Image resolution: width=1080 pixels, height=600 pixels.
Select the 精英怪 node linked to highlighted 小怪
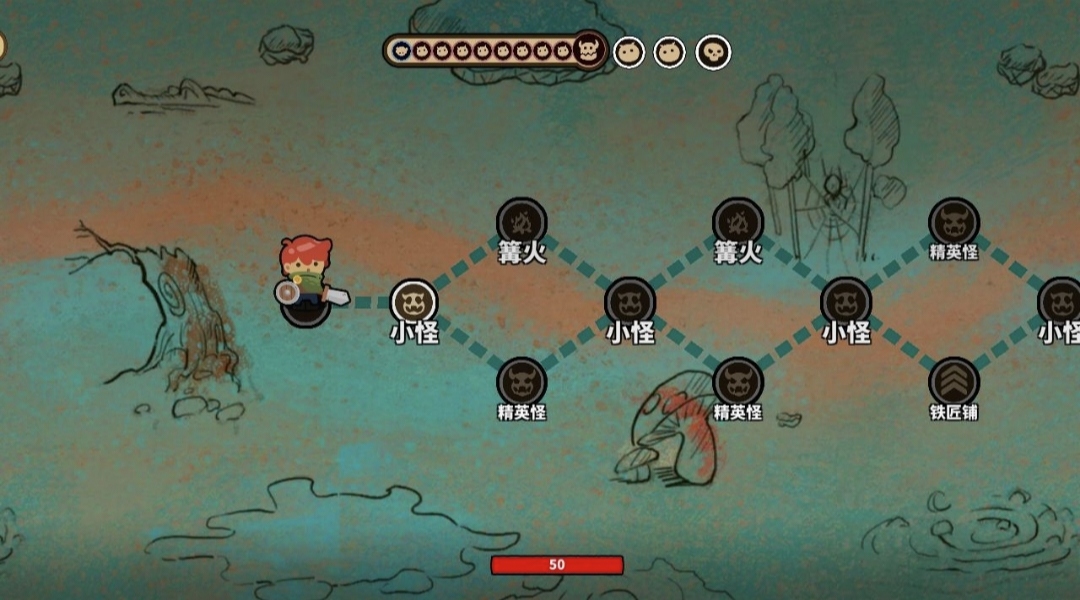(x=522, y=382)
